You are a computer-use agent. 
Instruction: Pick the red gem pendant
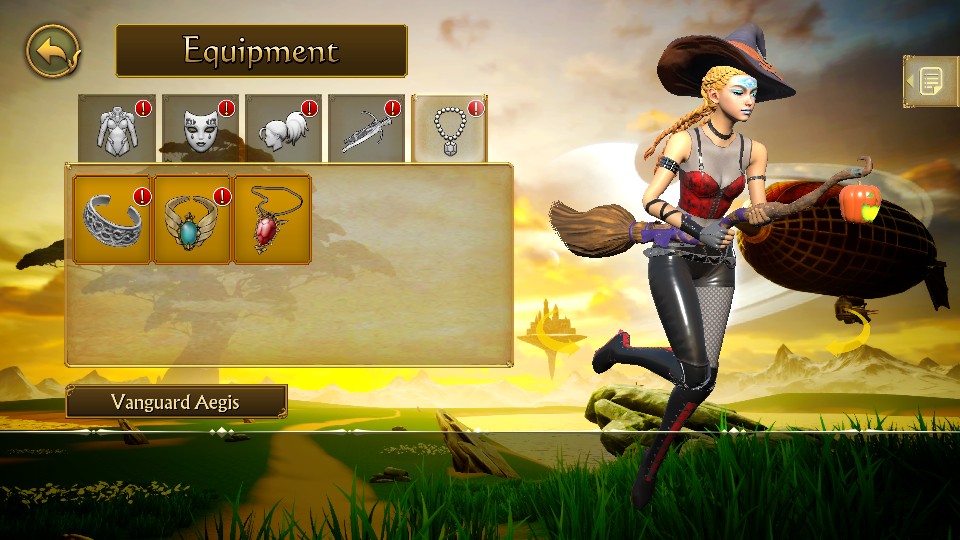point(272,220)
